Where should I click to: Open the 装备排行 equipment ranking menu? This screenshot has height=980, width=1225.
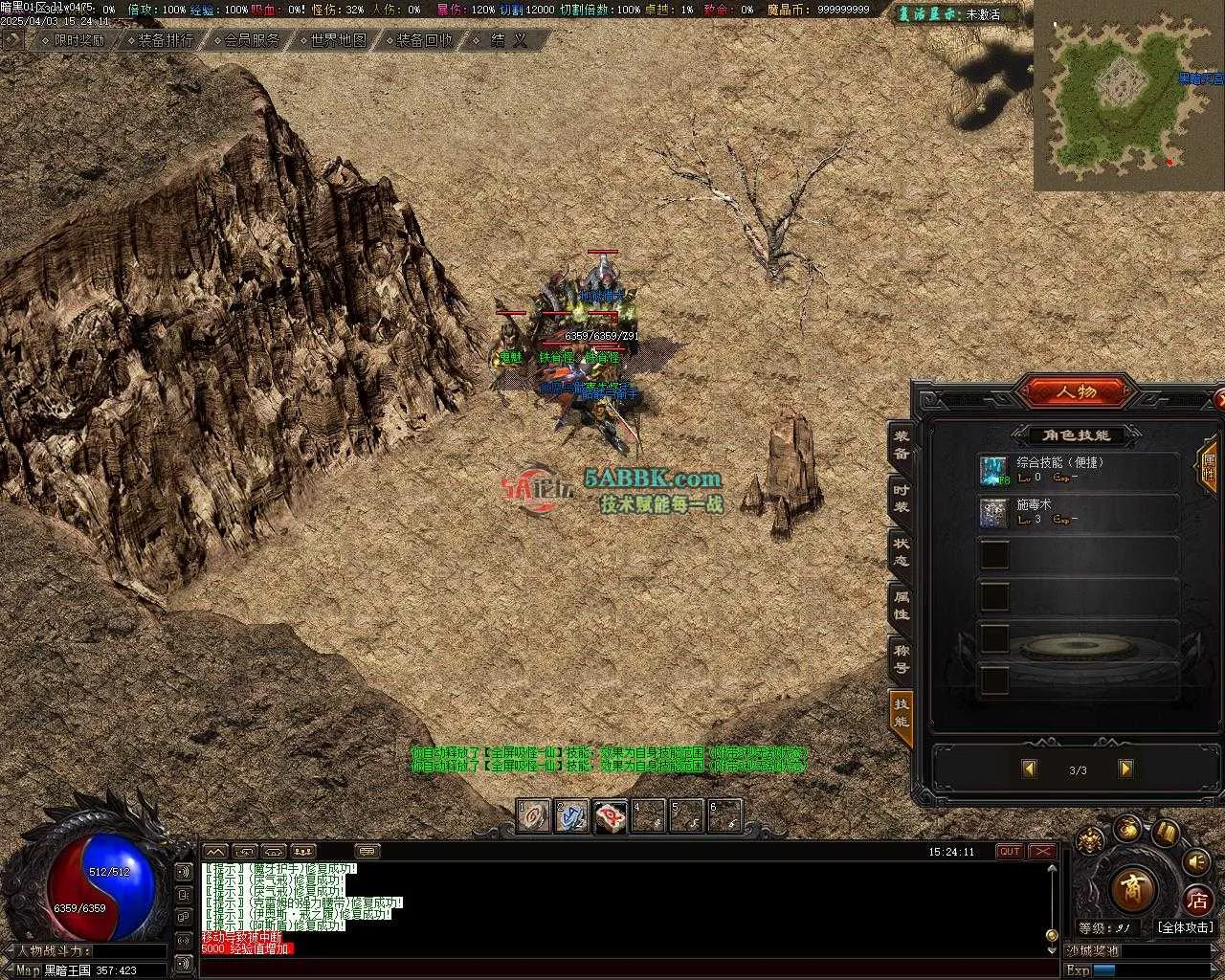pos(165,40)
